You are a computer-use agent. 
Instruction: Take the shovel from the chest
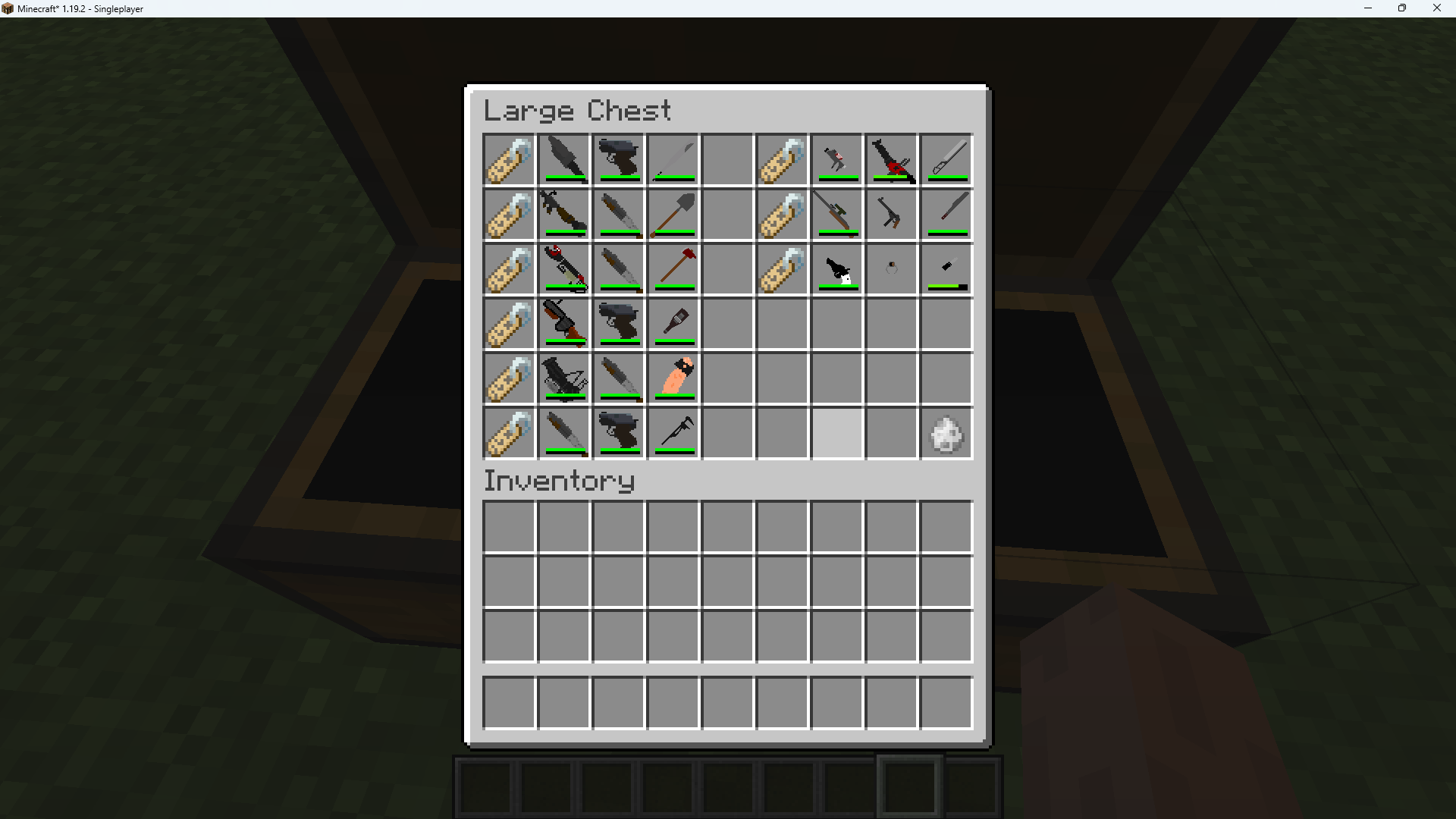coord(673,215)
